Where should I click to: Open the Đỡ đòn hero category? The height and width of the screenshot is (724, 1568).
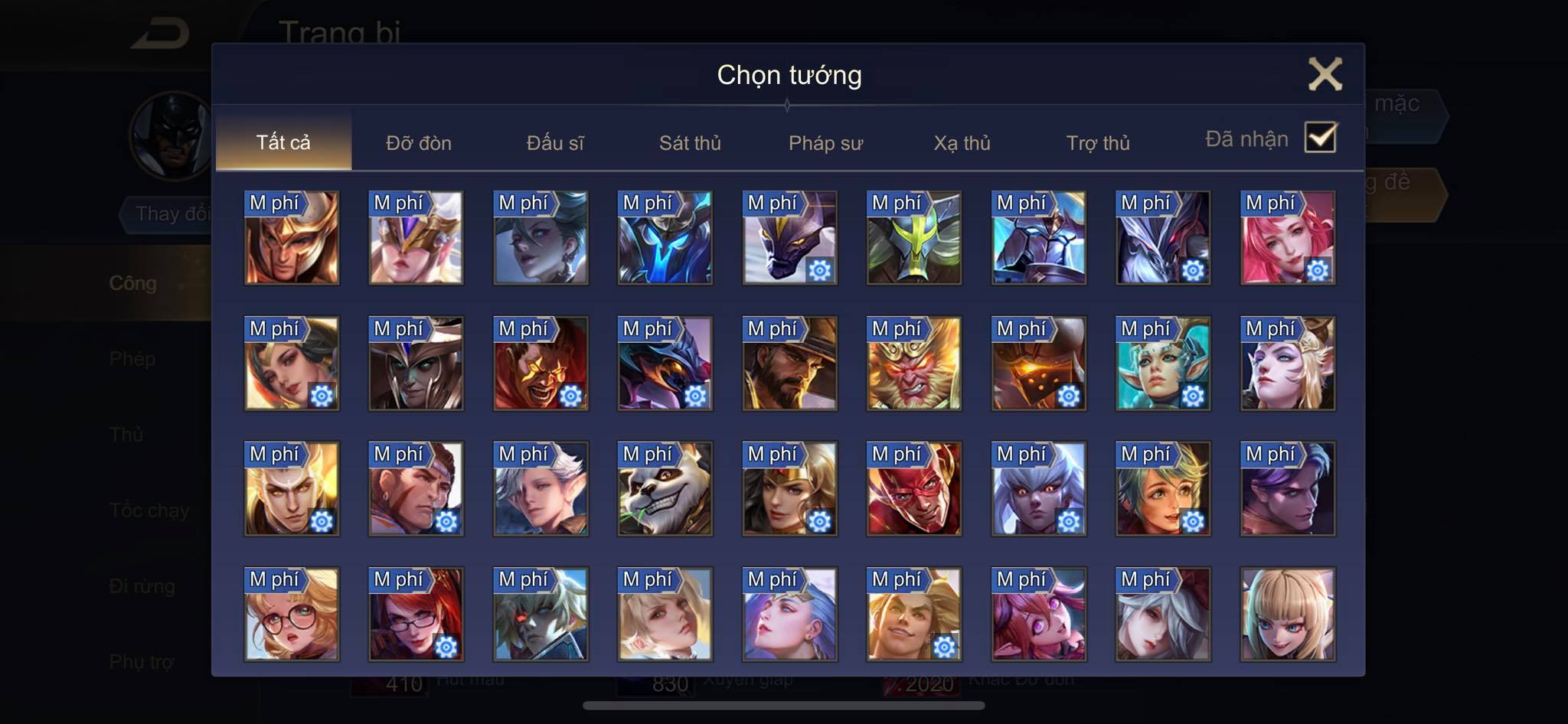[x=419, y=143]
